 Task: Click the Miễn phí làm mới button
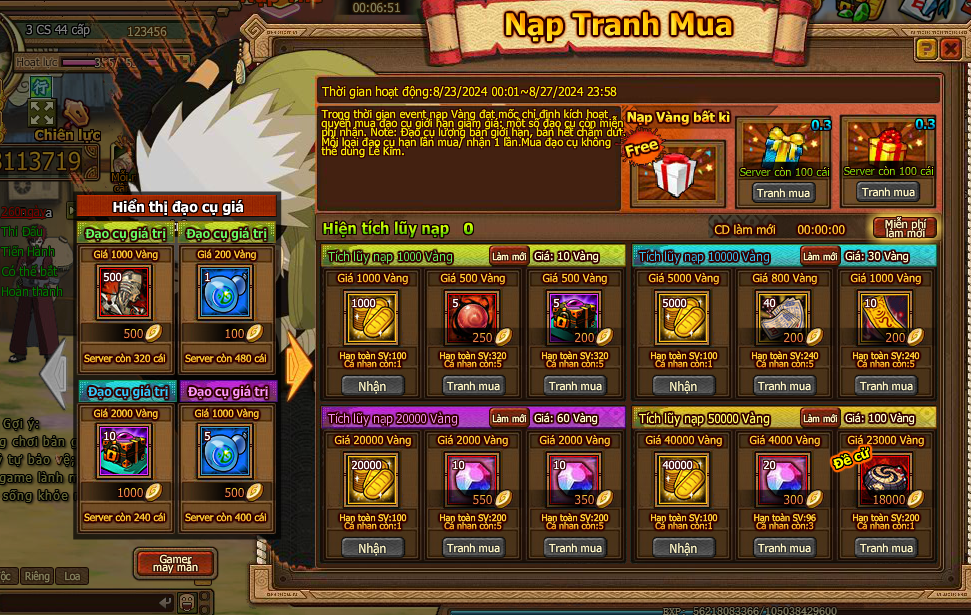coord(904,228)
